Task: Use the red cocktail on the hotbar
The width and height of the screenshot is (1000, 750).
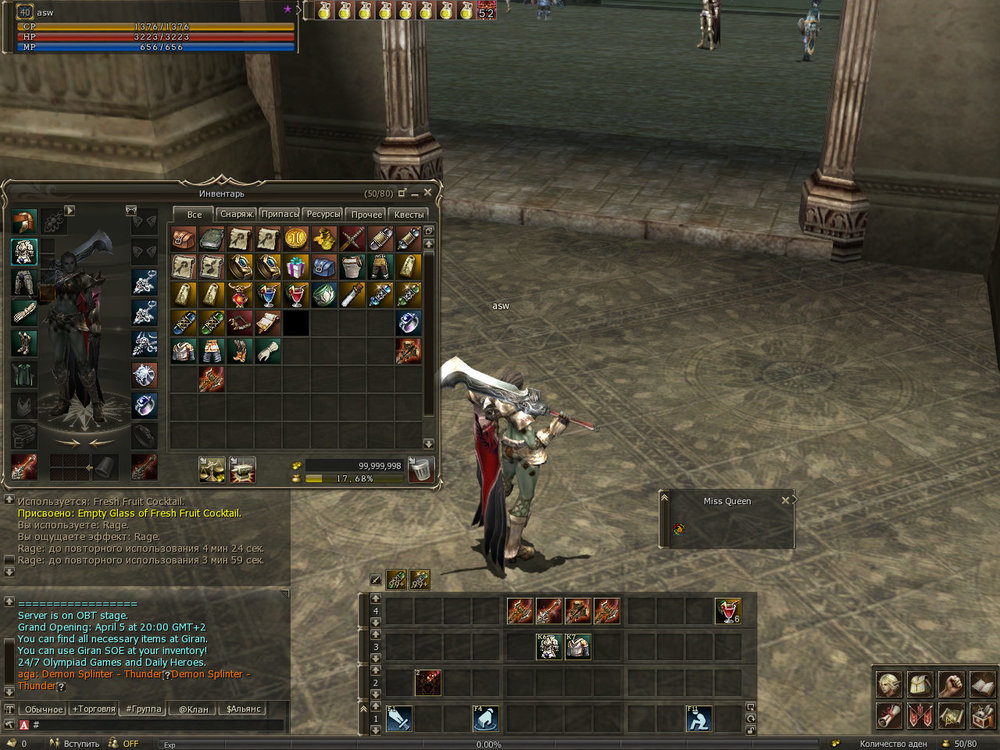Action: click(728, 611)
